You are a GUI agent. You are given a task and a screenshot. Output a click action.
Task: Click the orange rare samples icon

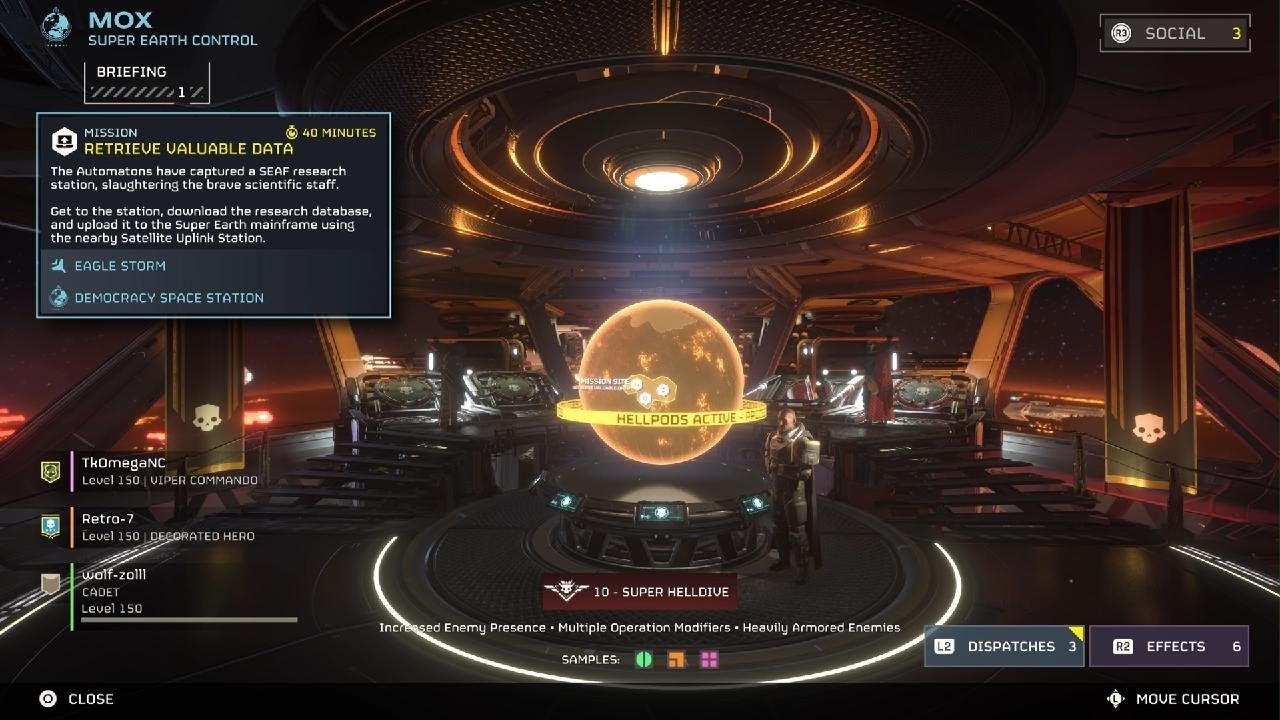tap(677, 660)
